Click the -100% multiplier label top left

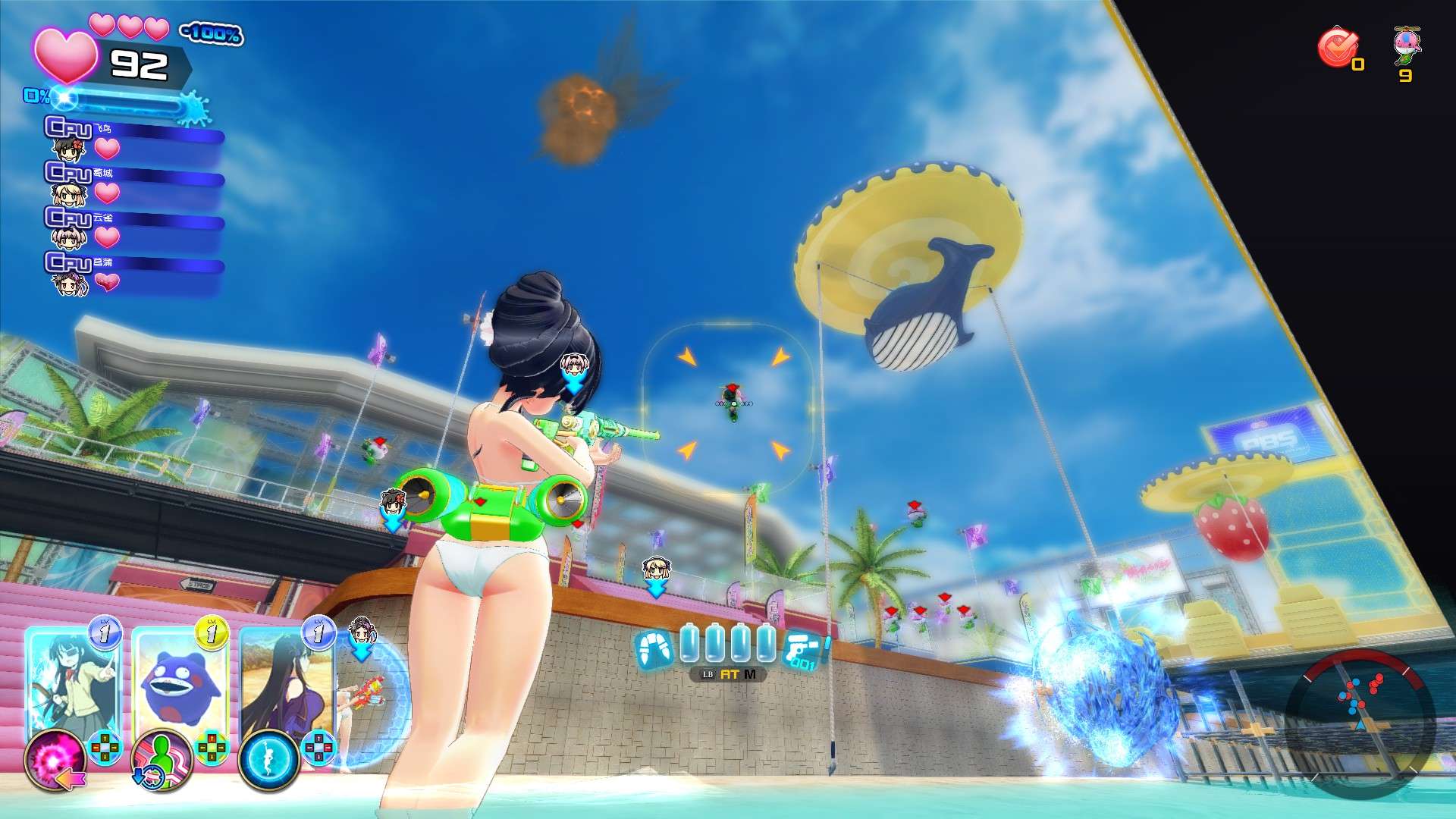tap(212, 33)
